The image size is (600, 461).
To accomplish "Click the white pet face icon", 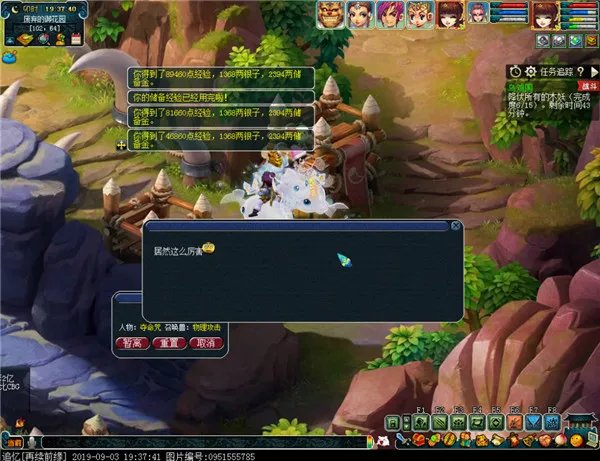I will click(383, 440).
